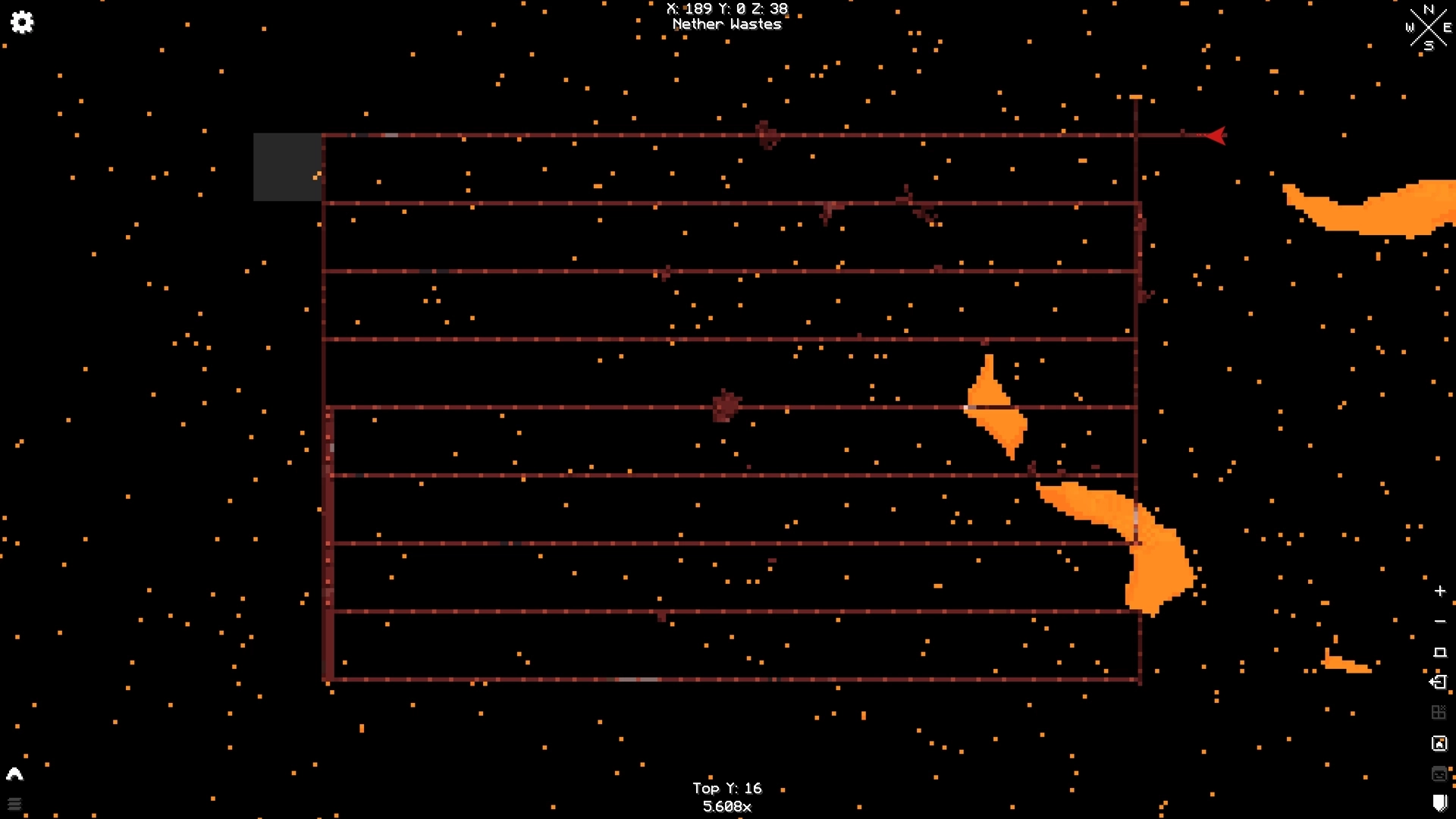
Task: Select the dimension switch square icon
Action: [x=1439, y=651]
